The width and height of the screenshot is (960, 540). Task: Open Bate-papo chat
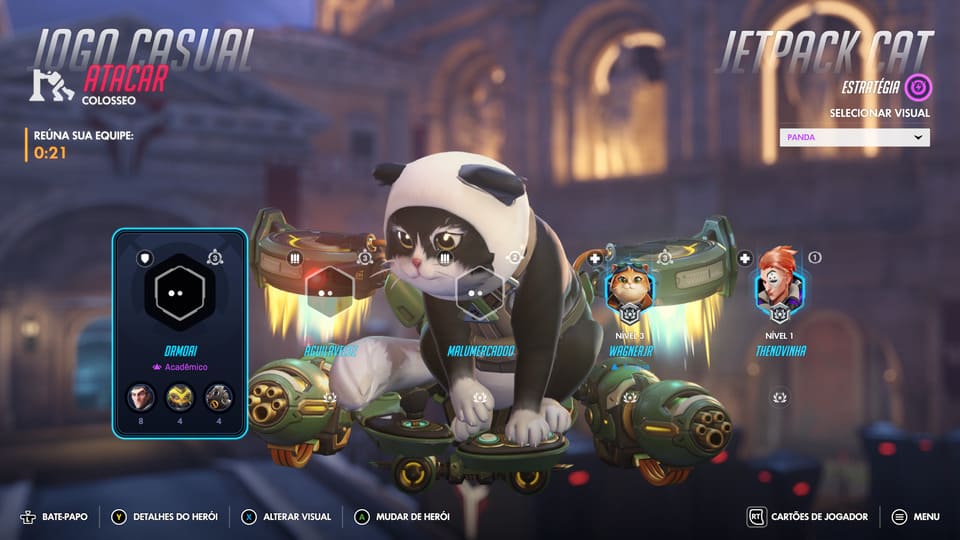(53, 517)
